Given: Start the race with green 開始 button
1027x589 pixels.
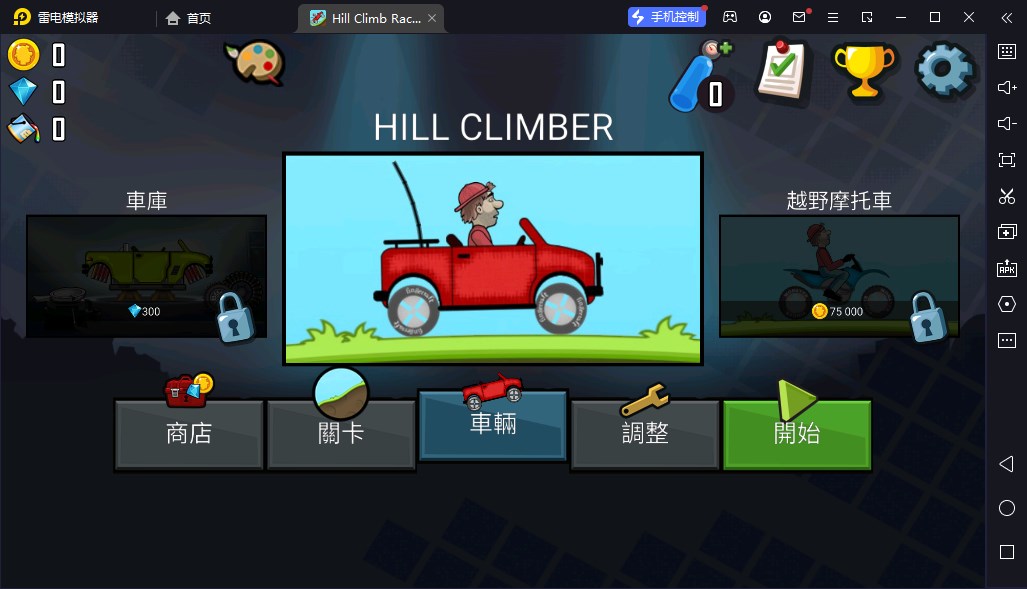Looking at the screenshot, I should 797,434.
